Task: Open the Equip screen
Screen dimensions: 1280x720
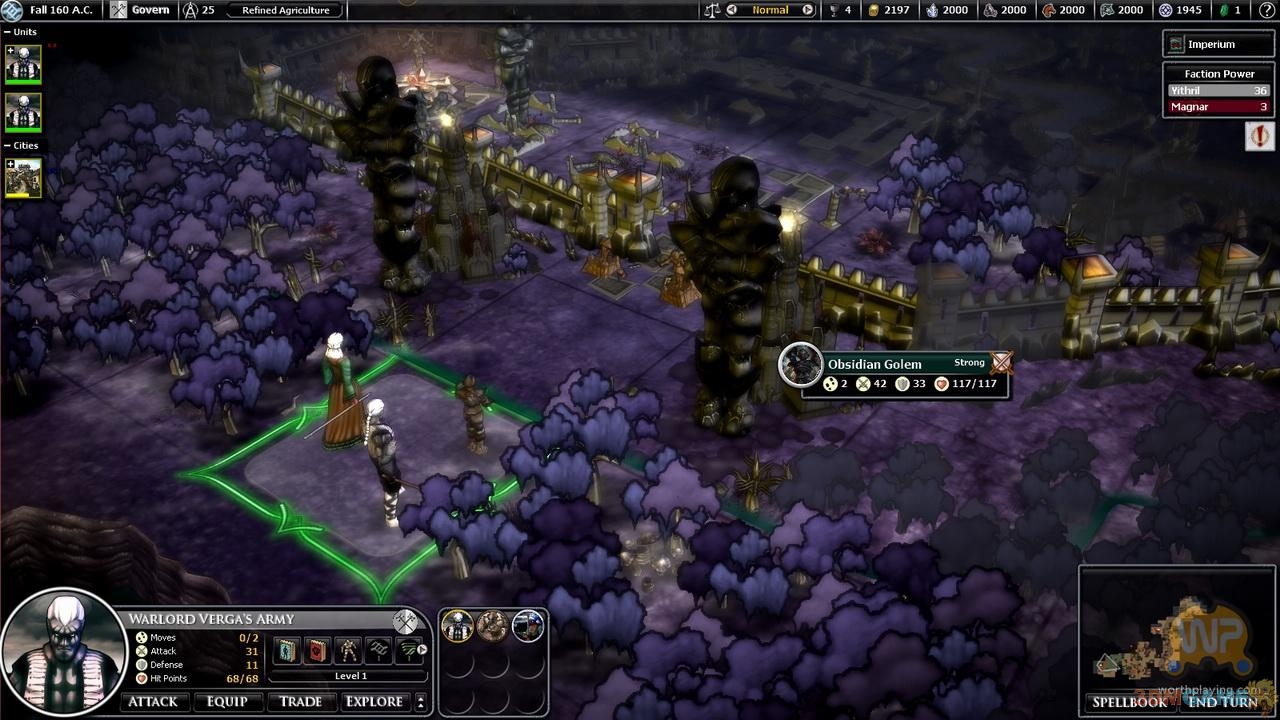Action: (227, 702)
